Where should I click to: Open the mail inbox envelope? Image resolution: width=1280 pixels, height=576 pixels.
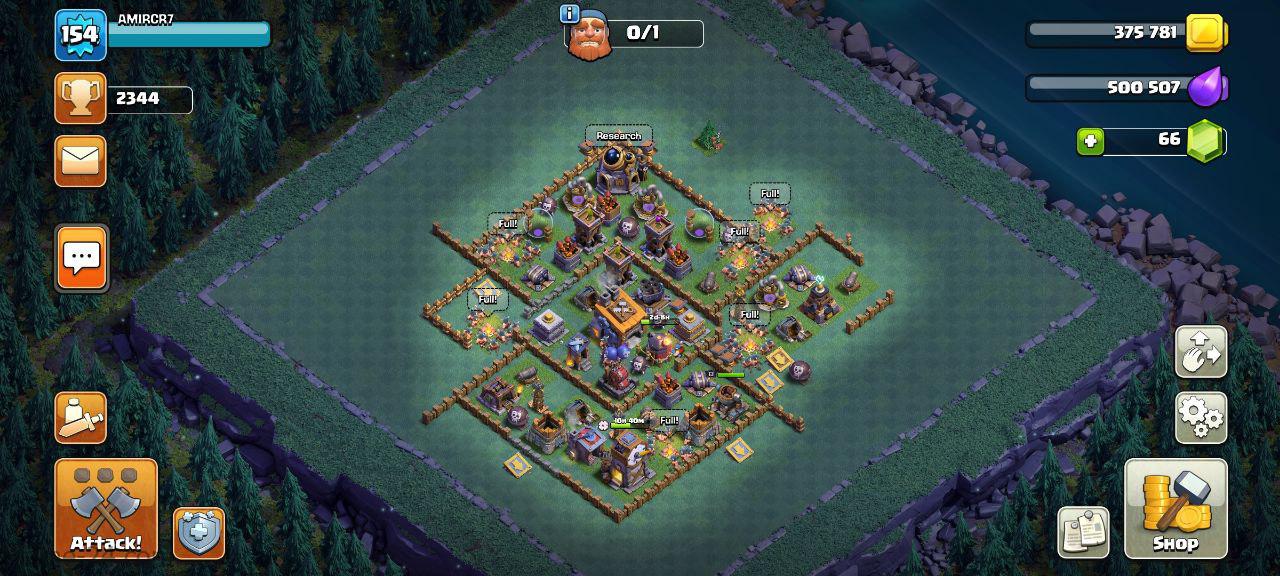tap(80, 161)
